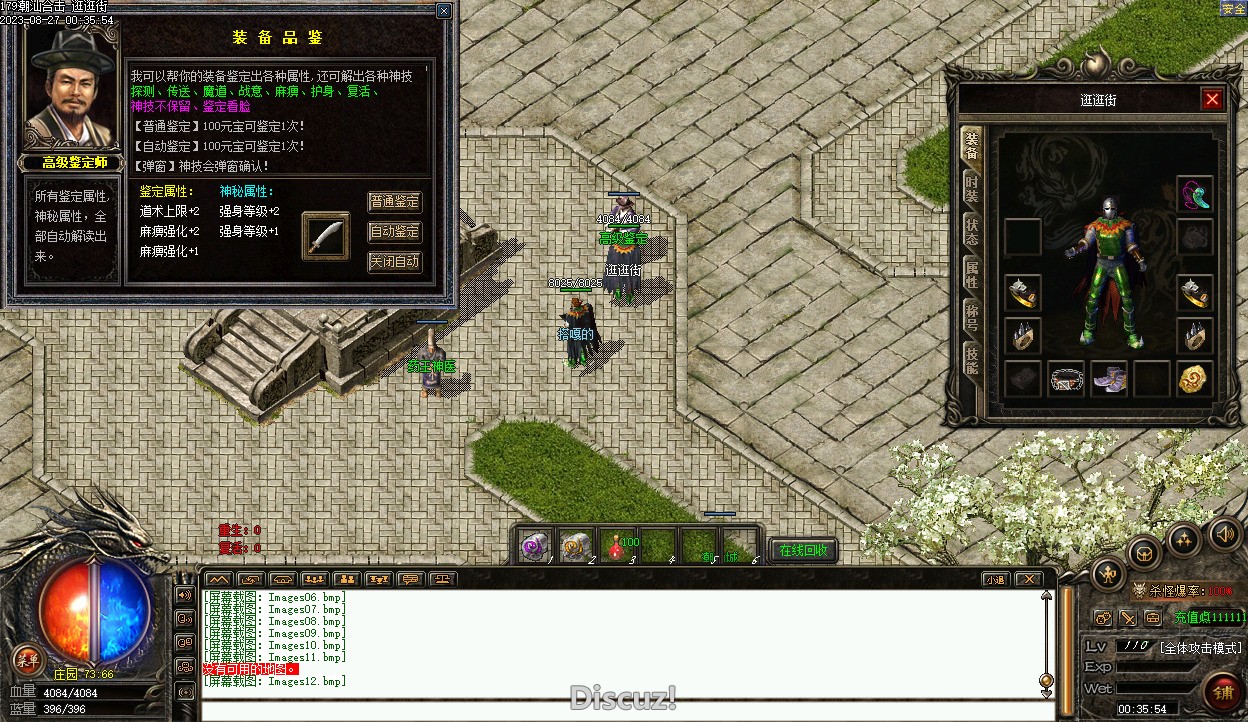1248x722 pixels.
Task: Click the 普通鉴定 button
Action: pyautogui.click(x=395, y=201)
